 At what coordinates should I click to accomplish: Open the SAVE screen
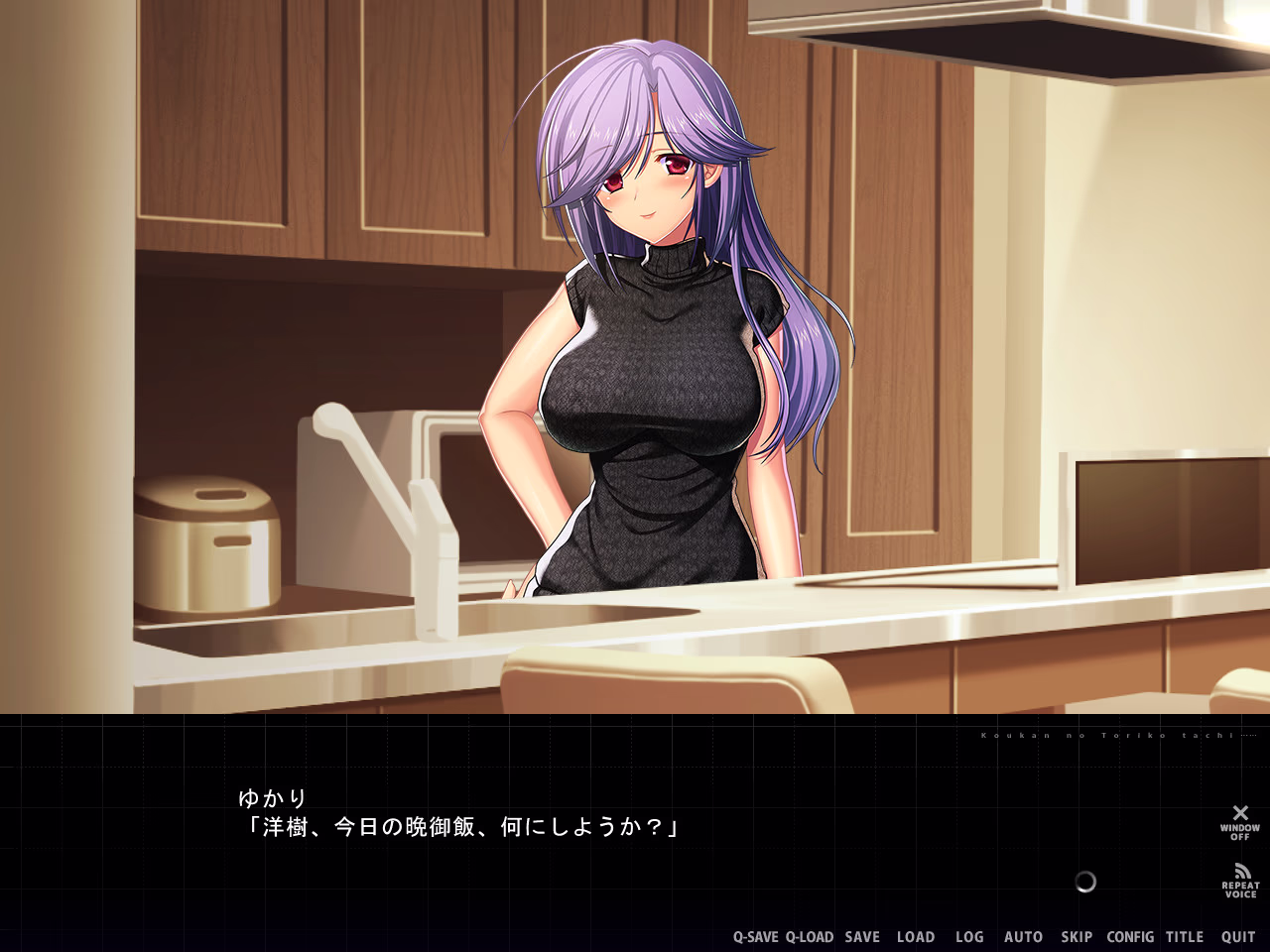coord(860,936)
